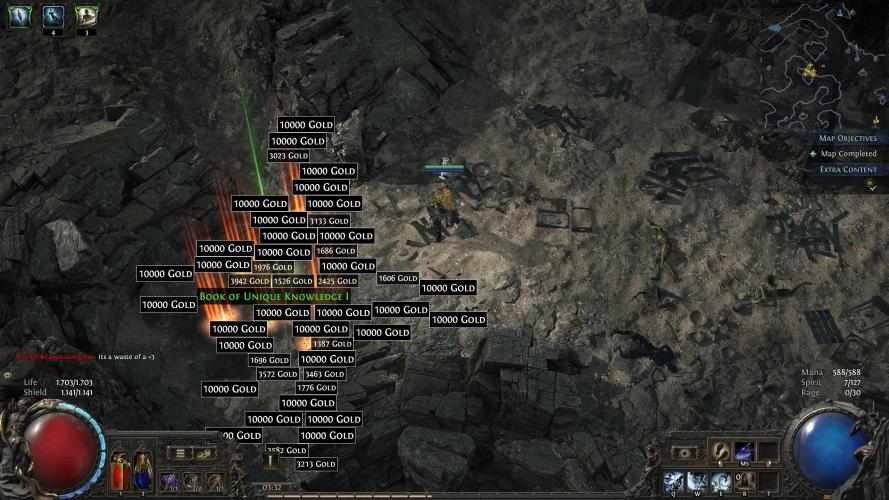Viewport: 889px width, 500px height.
Task: Pick up the 3213 Gold label
Action: 316,465
